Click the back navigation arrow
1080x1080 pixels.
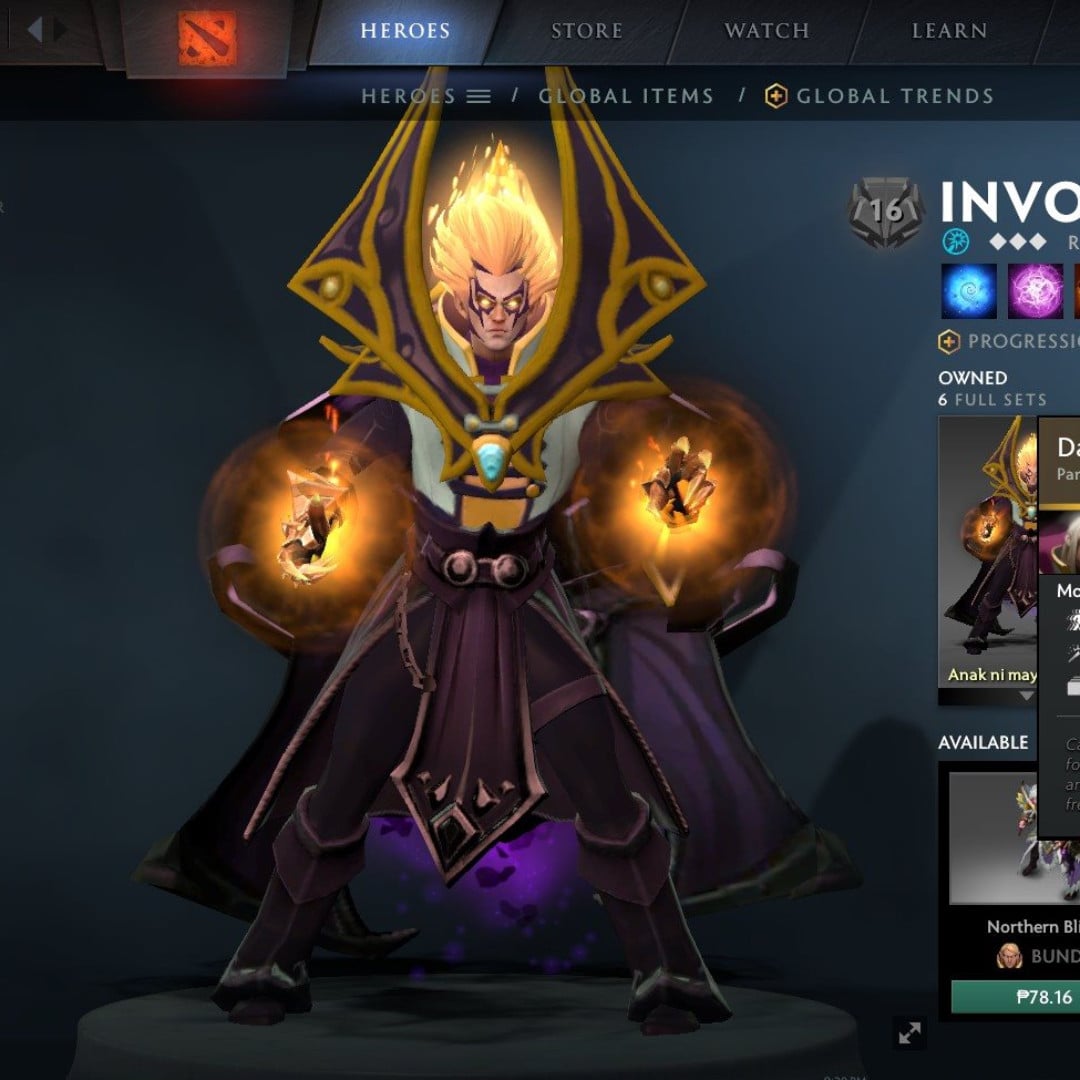(35, 30)
